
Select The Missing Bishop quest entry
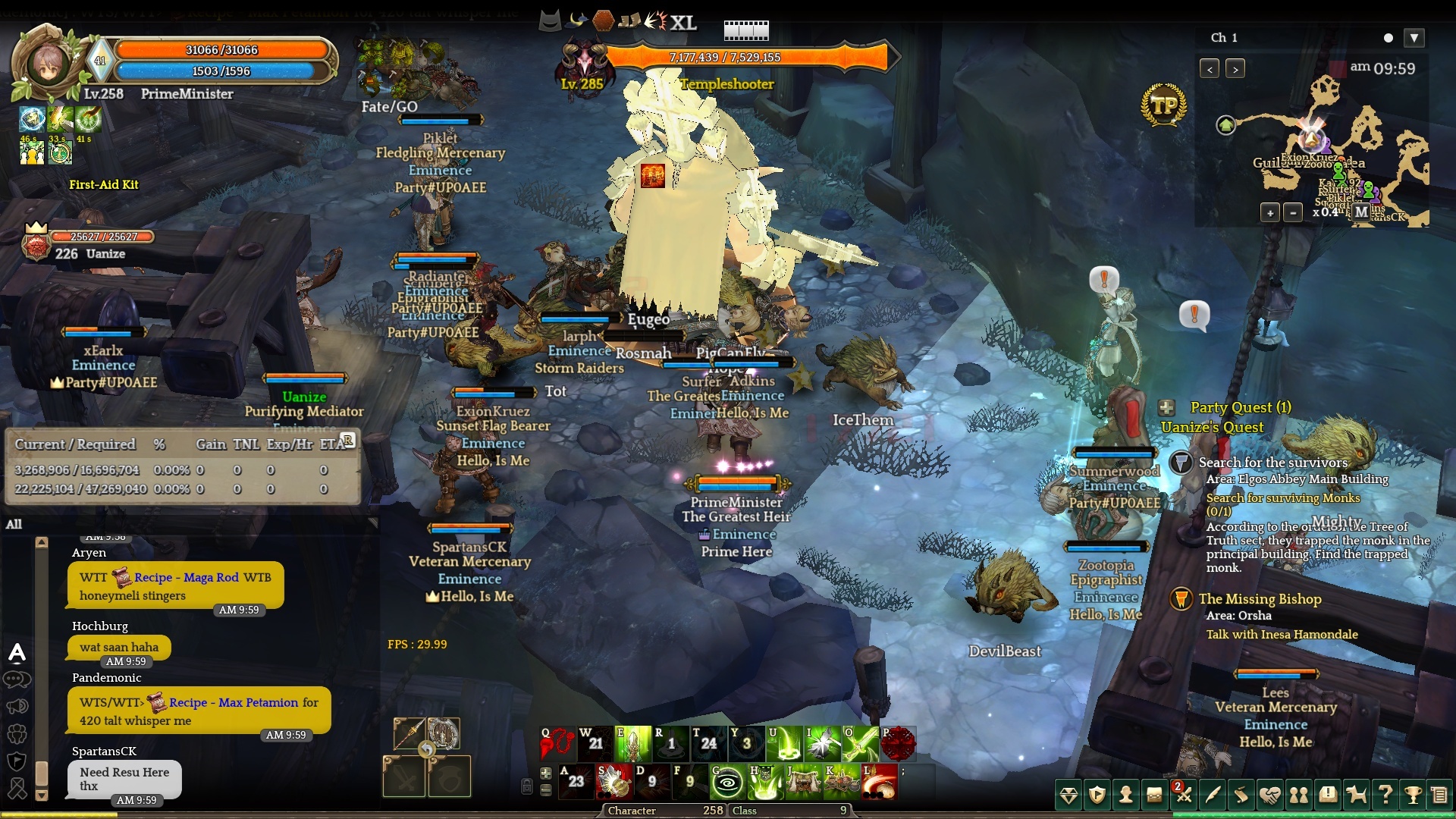pyautogui.click(x=1260, y=599)
